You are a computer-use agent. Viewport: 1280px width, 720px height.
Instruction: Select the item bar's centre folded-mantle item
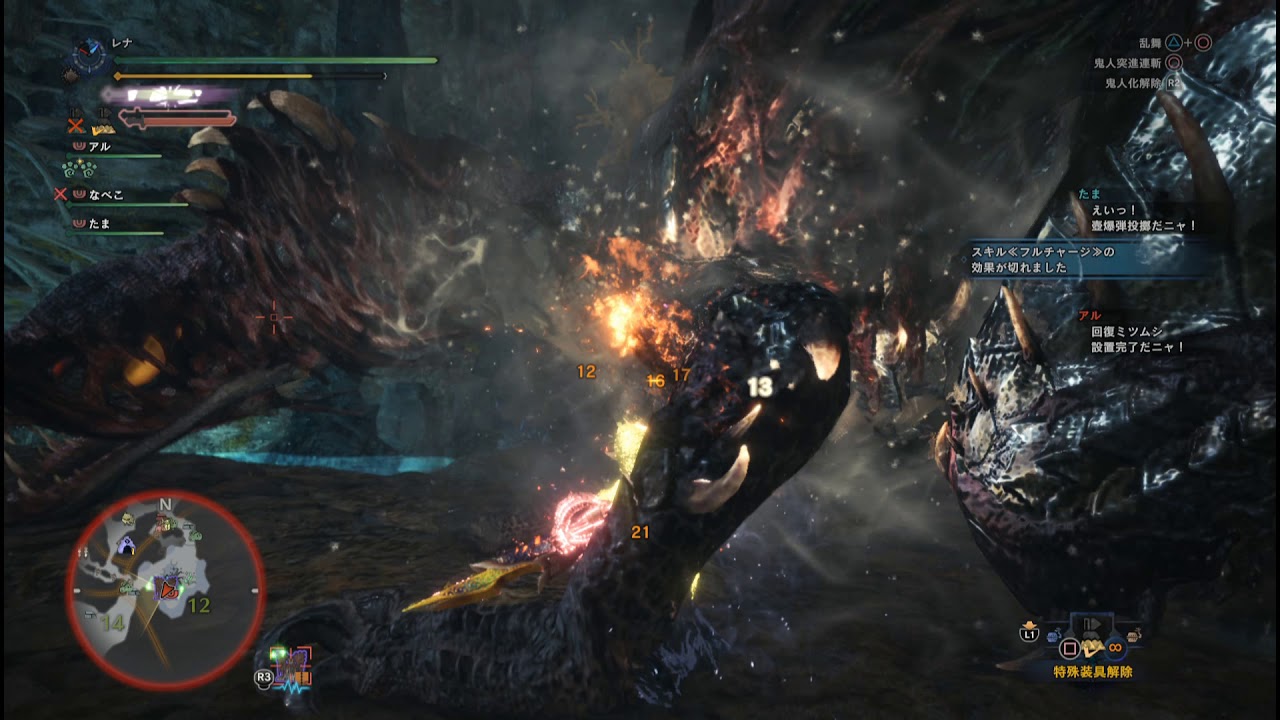(x=1093, y=647)
